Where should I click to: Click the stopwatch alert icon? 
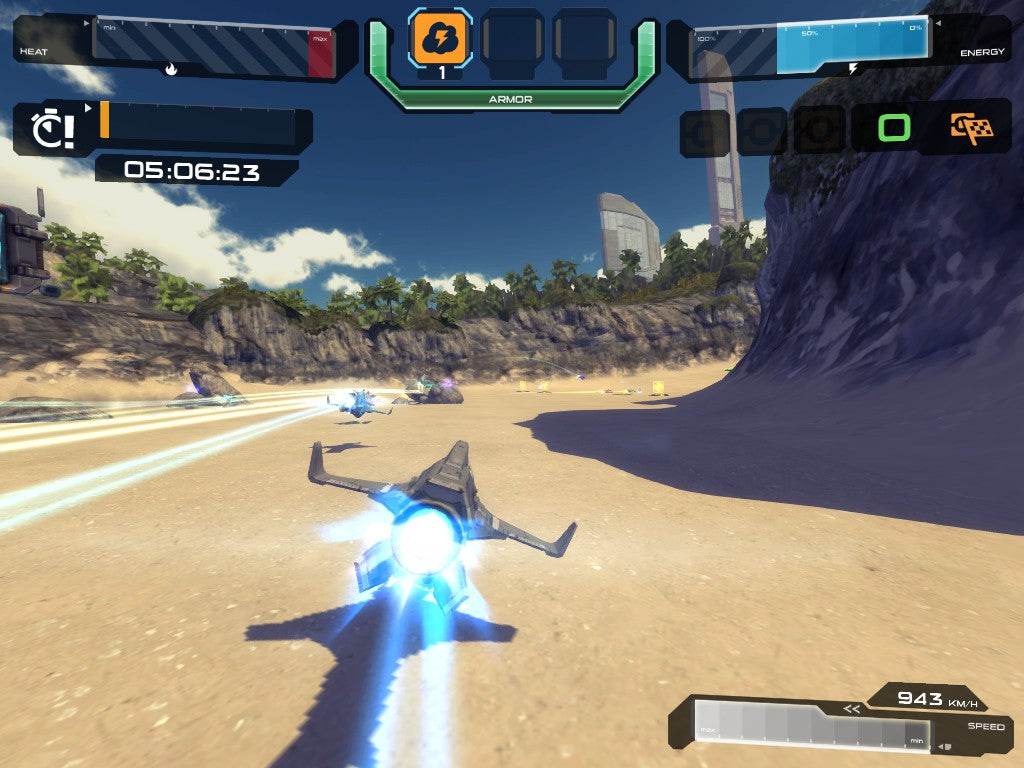(x=50, y=130)
